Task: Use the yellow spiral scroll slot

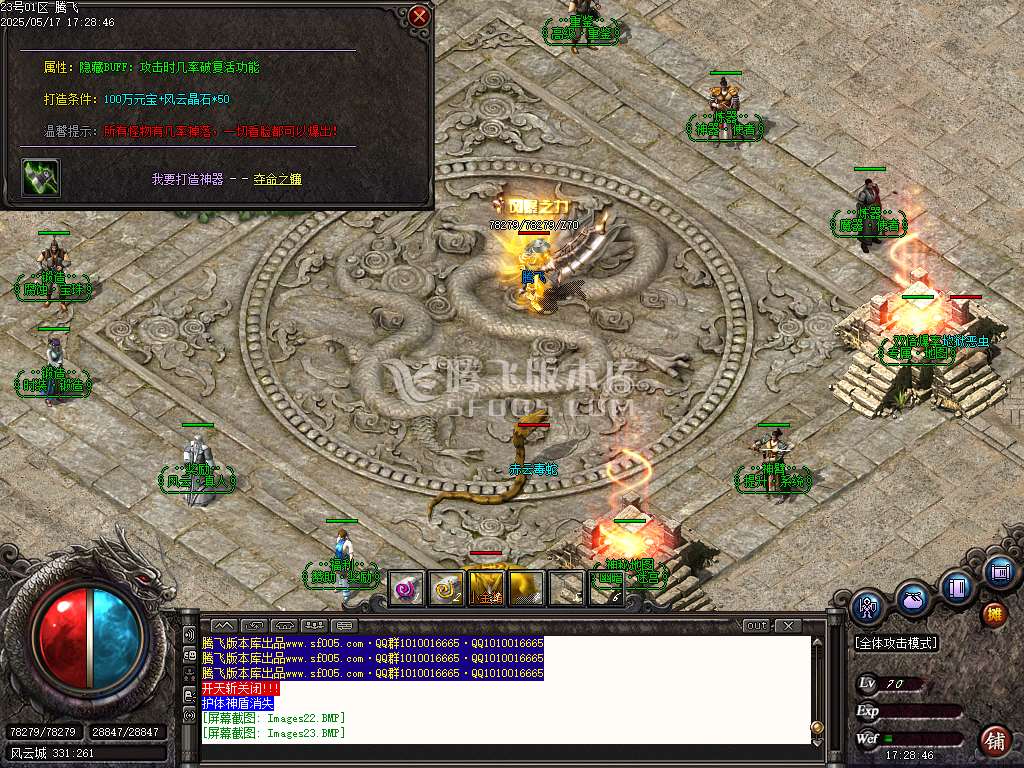Action: coord(446,589)
